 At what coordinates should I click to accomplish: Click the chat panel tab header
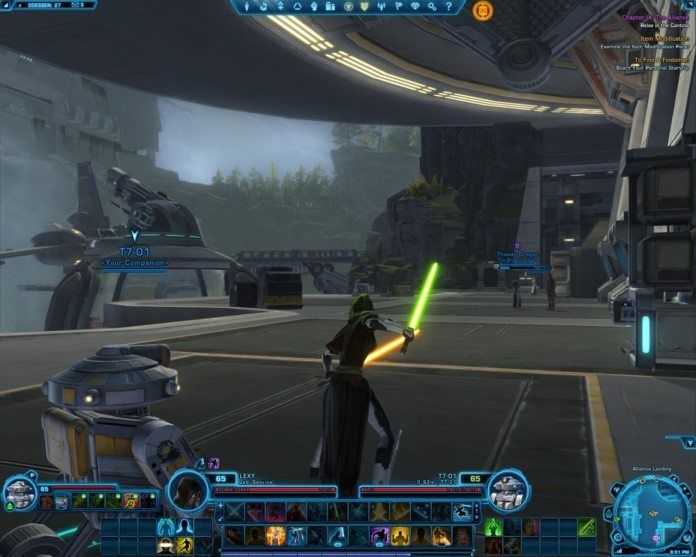click(x=48, y=6)
